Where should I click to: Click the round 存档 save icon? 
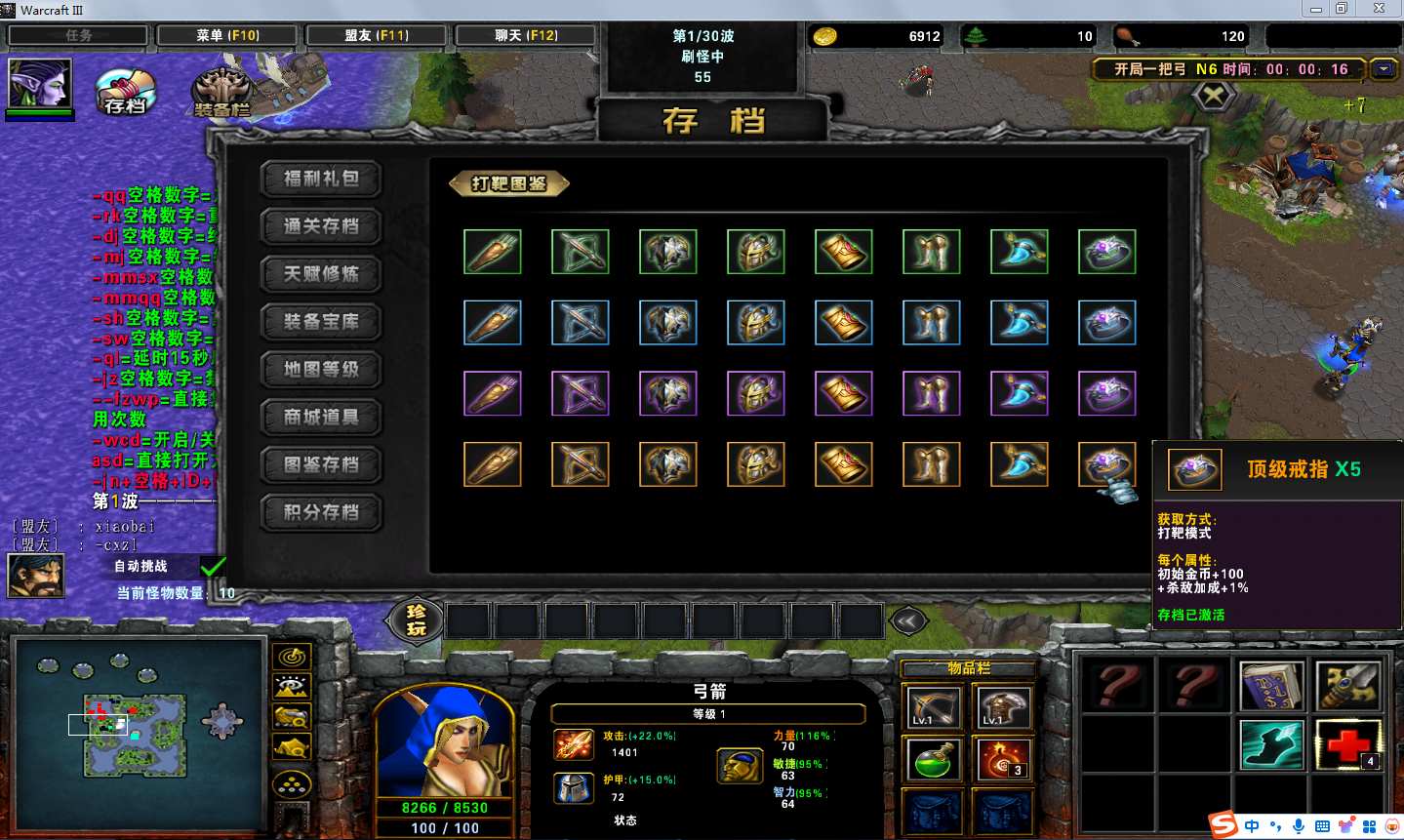(x=126, y=92)
